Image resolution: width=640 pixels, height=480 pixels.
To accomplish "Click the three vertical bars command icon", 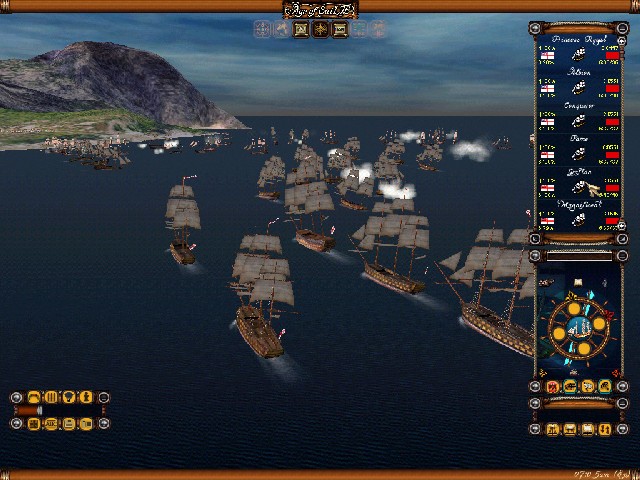I will pyautogui.click(x=51, y=398).
